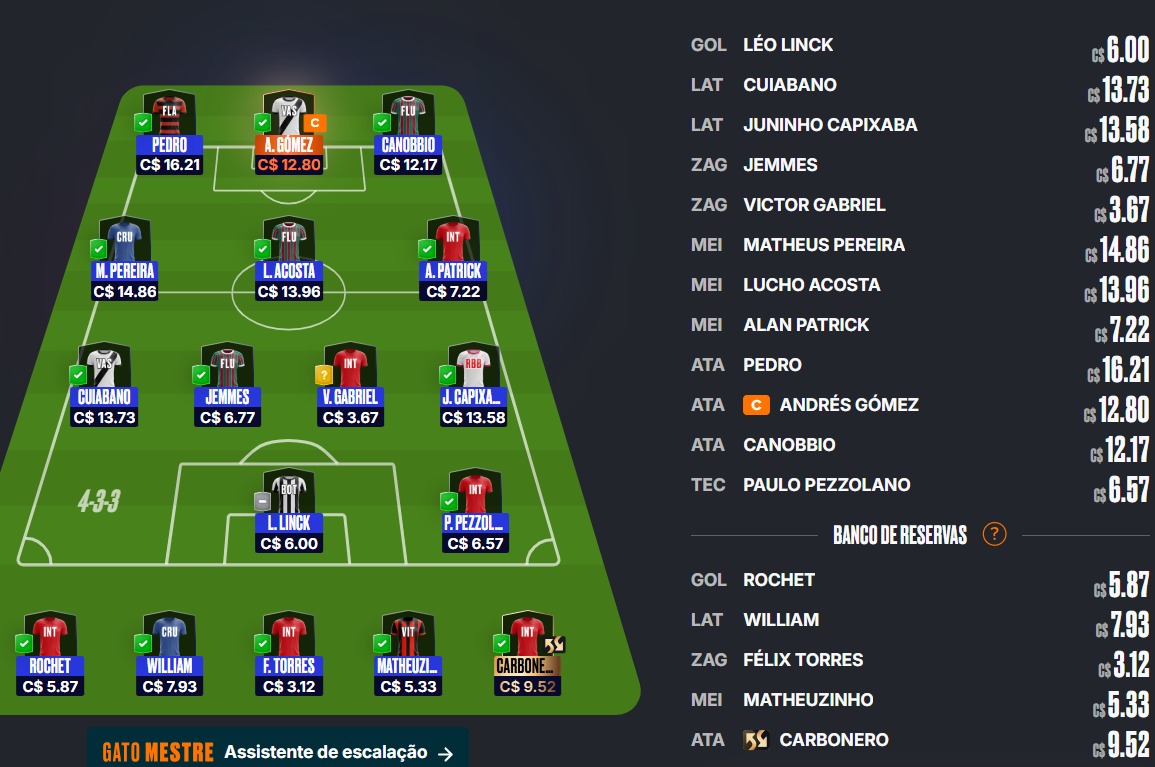Open Banco de Reservas help icon
Image resolution: width=1155 pixels, height=767 pixels.
coord(994,534)
